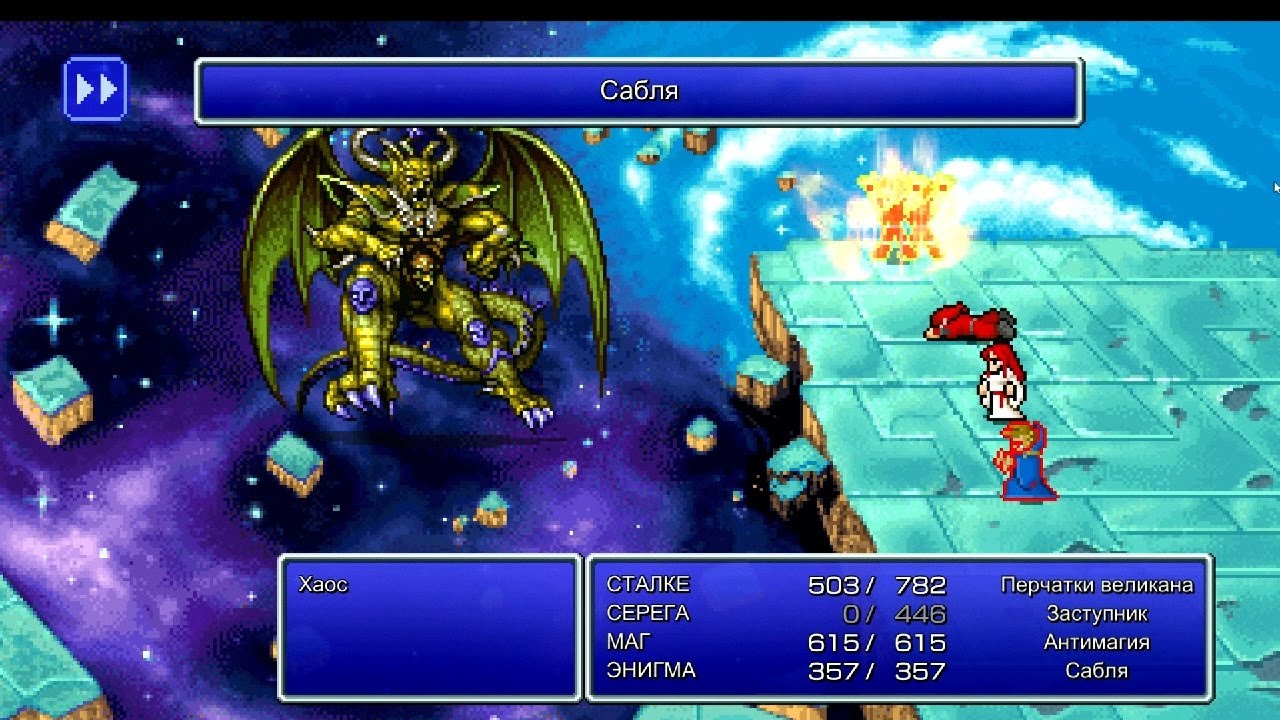Toggle the fast-forward battle speed button
Image resolution: width=1280 pixels, height=720 pixels.
point(95,90)
